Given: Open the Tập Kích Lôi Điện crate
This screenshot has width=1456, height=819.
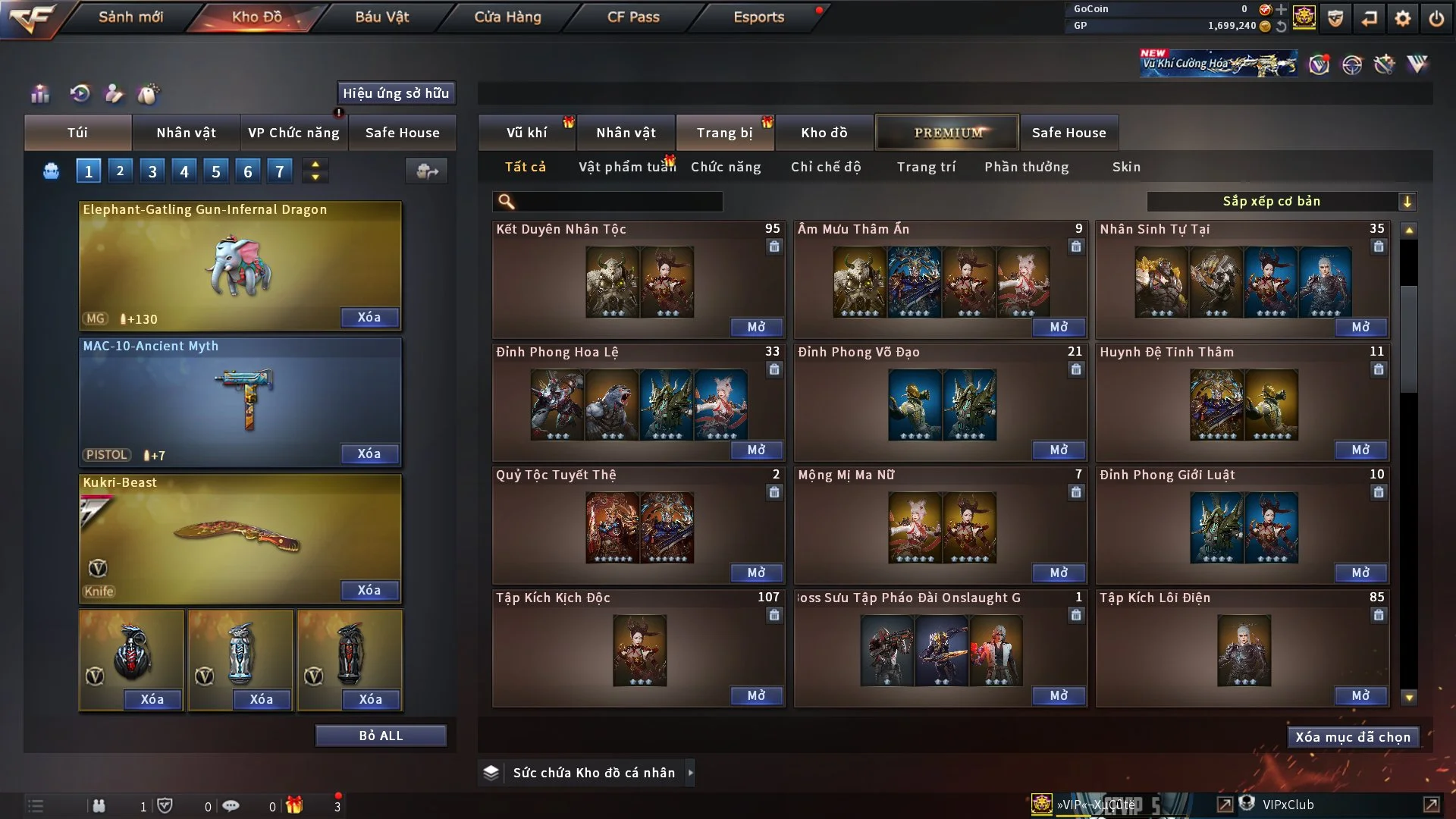Looking at the screenshot, I should [x=1360, y=695].
